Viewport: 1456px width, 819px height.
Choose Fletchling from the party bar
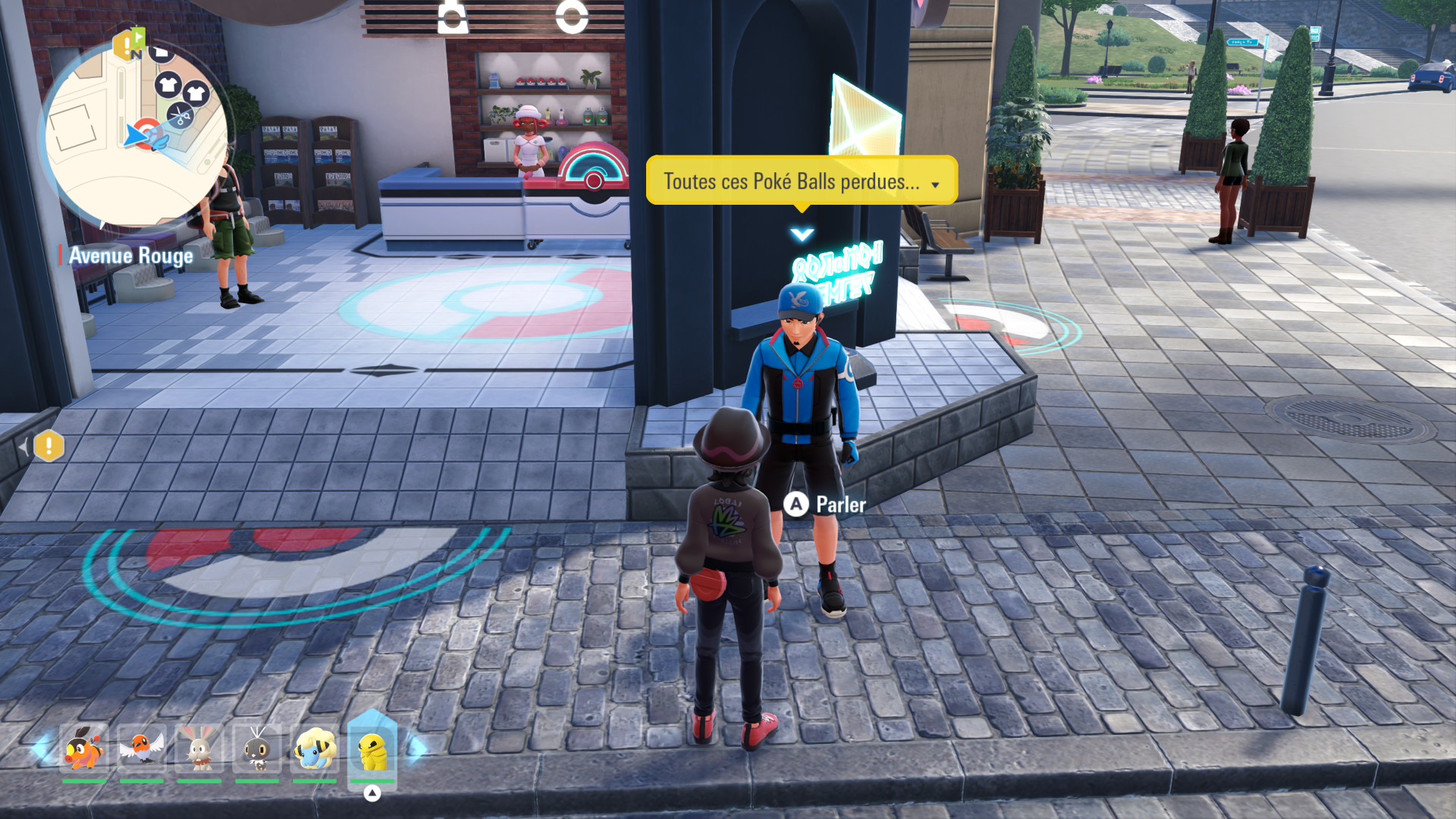142,748
